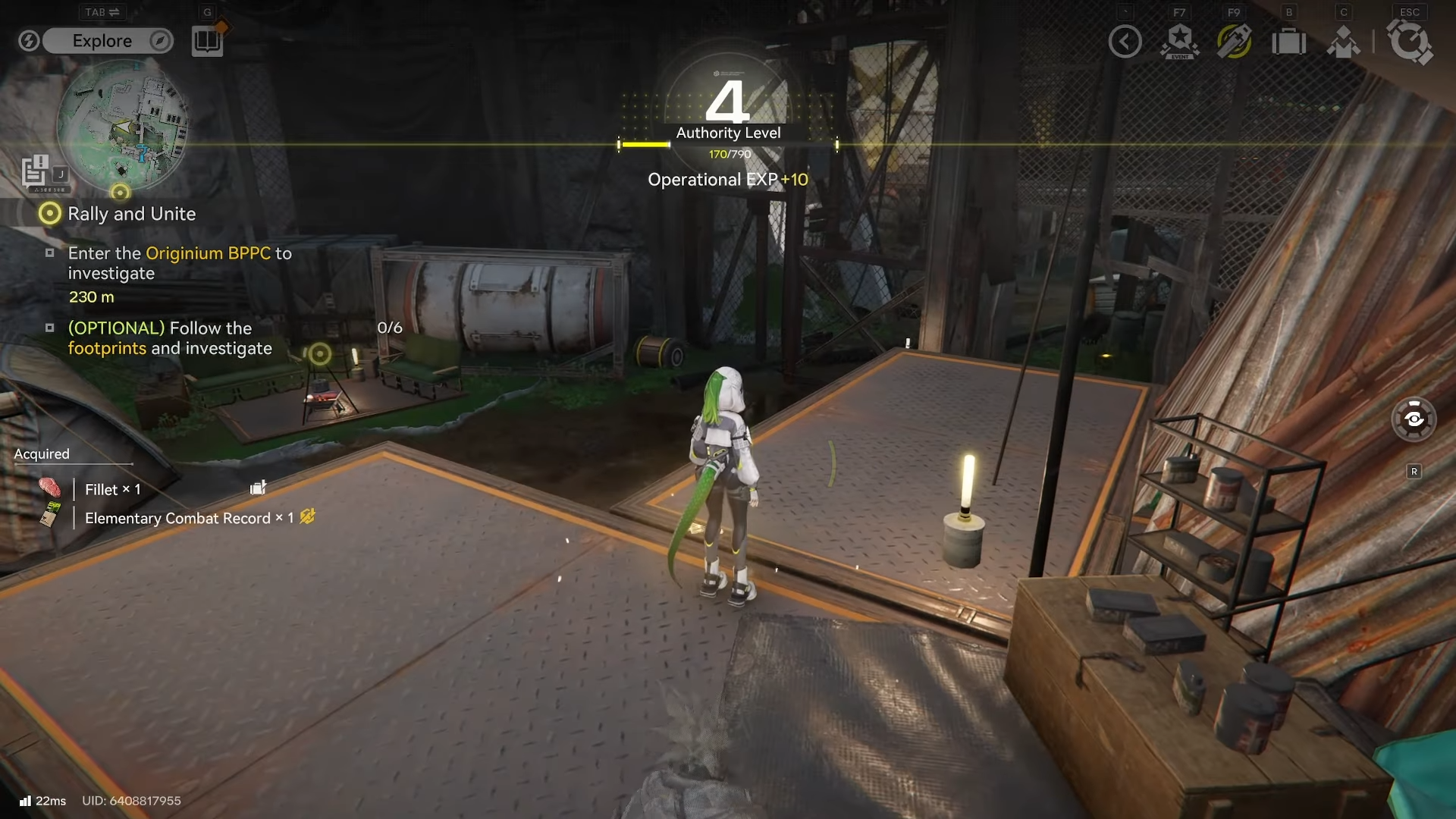The width and height of the screenshot is (1456, 819).
Task: Open the briefcase backpack inventory
Action: [1288, 42]
